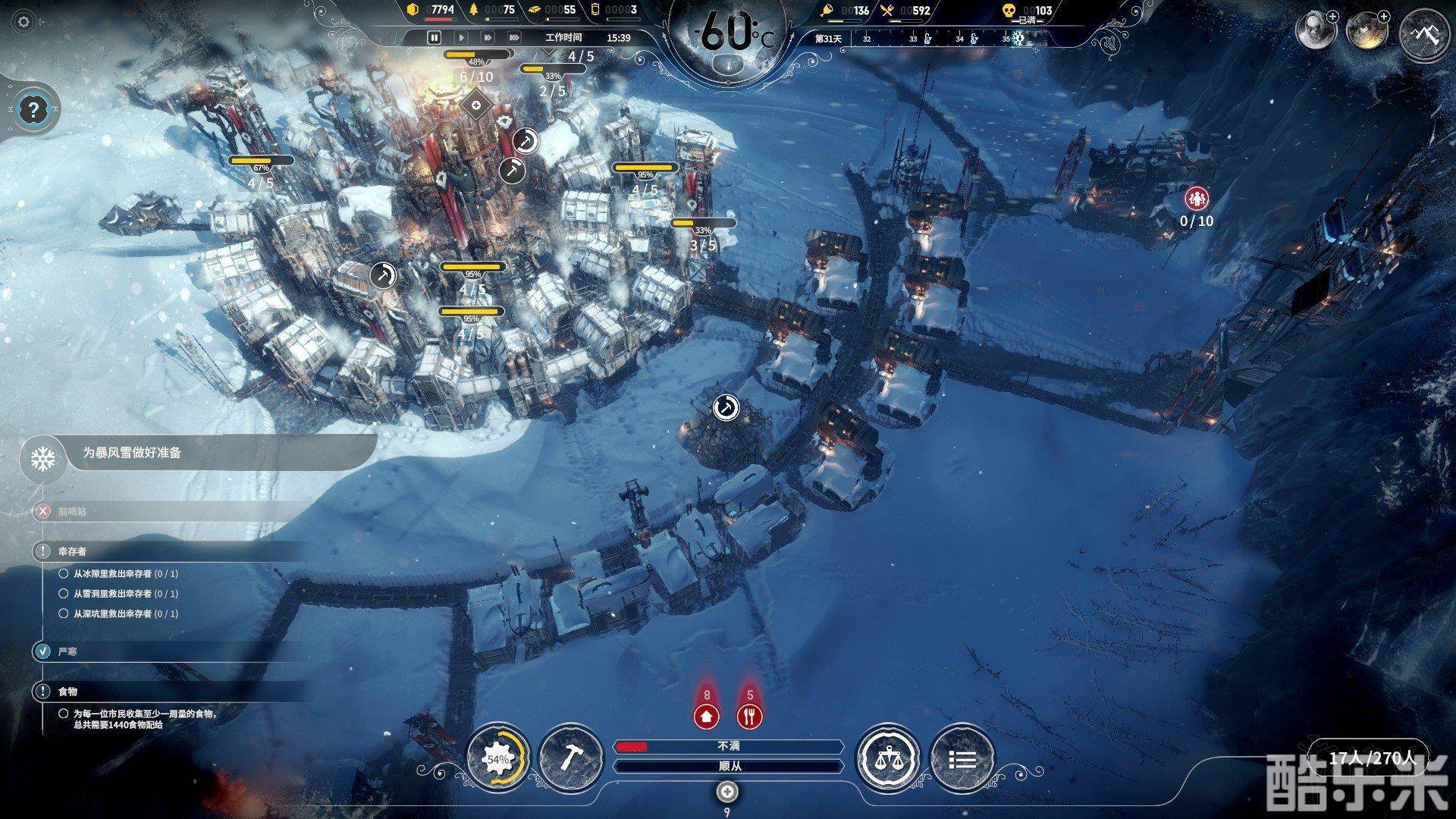This screenshot has width=1456, height=819.
Task: Expand the 幸存者 objective entry
Action: (72, 551)
